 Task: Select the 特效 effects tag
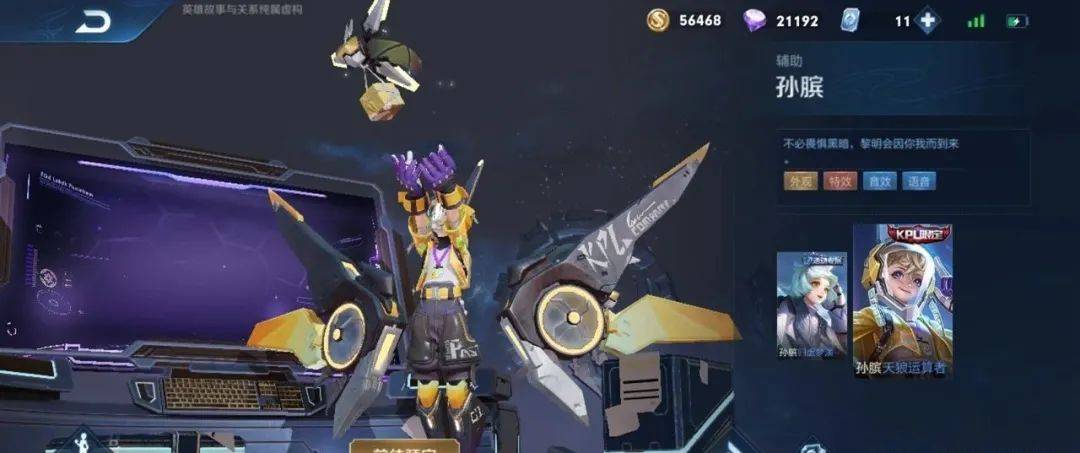point(840,181)
